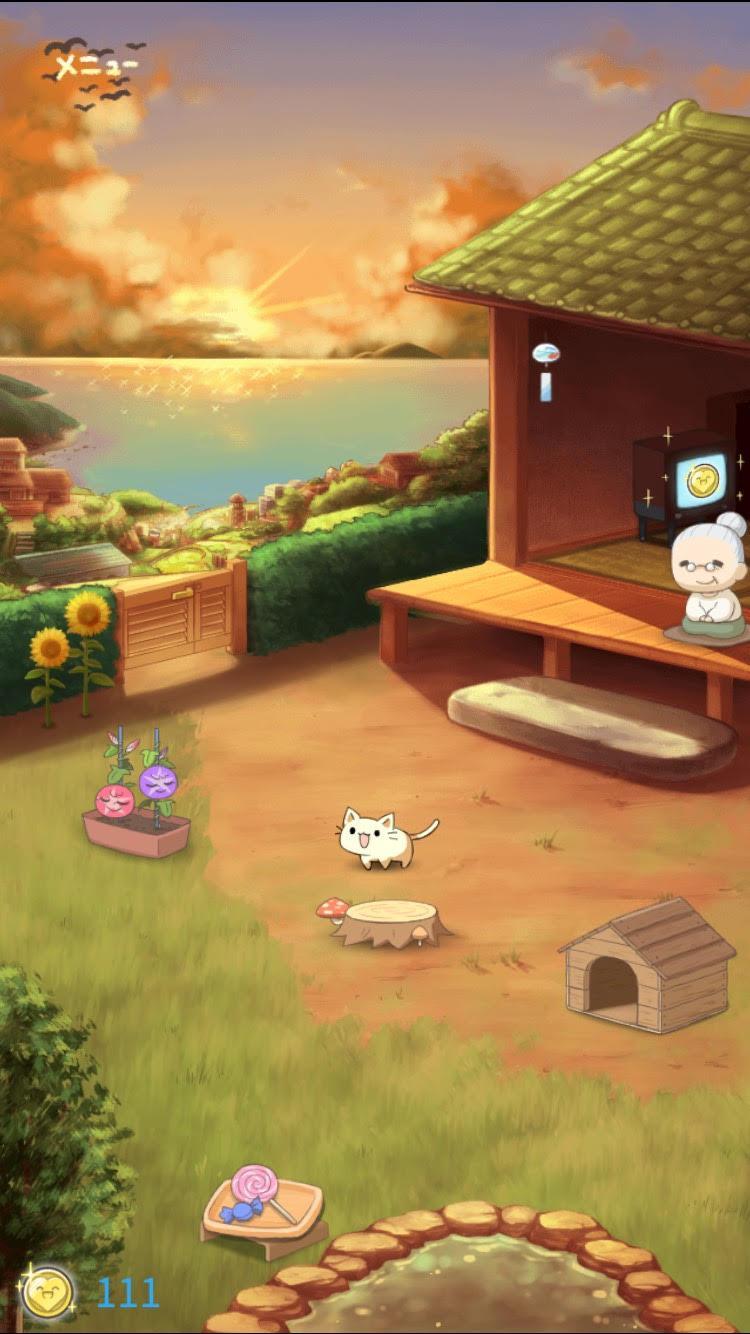Open the メニュー menu

(96, 67)
